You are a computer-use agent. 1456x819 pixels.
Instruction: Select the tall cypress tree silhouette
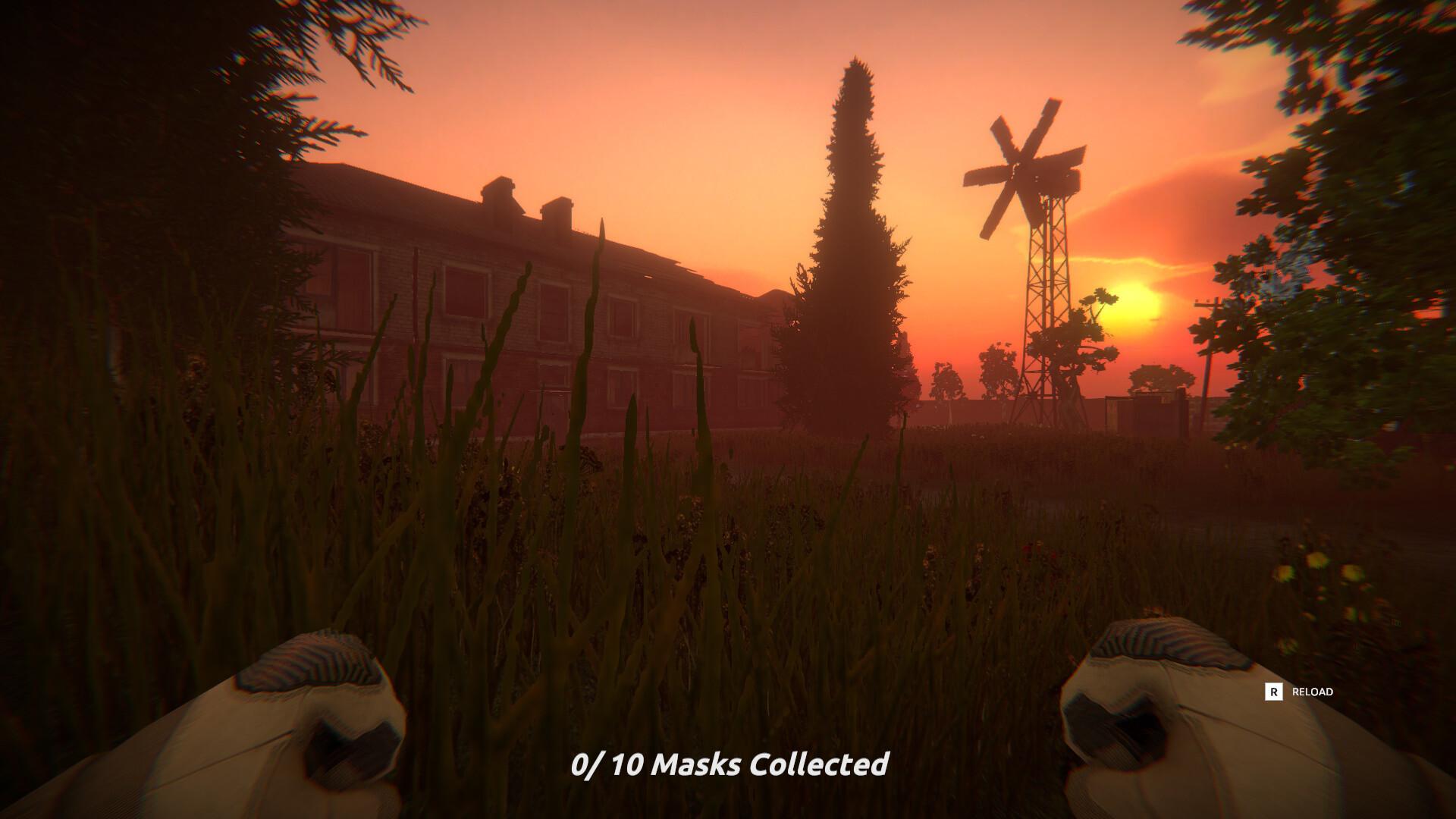coord(849,227)
